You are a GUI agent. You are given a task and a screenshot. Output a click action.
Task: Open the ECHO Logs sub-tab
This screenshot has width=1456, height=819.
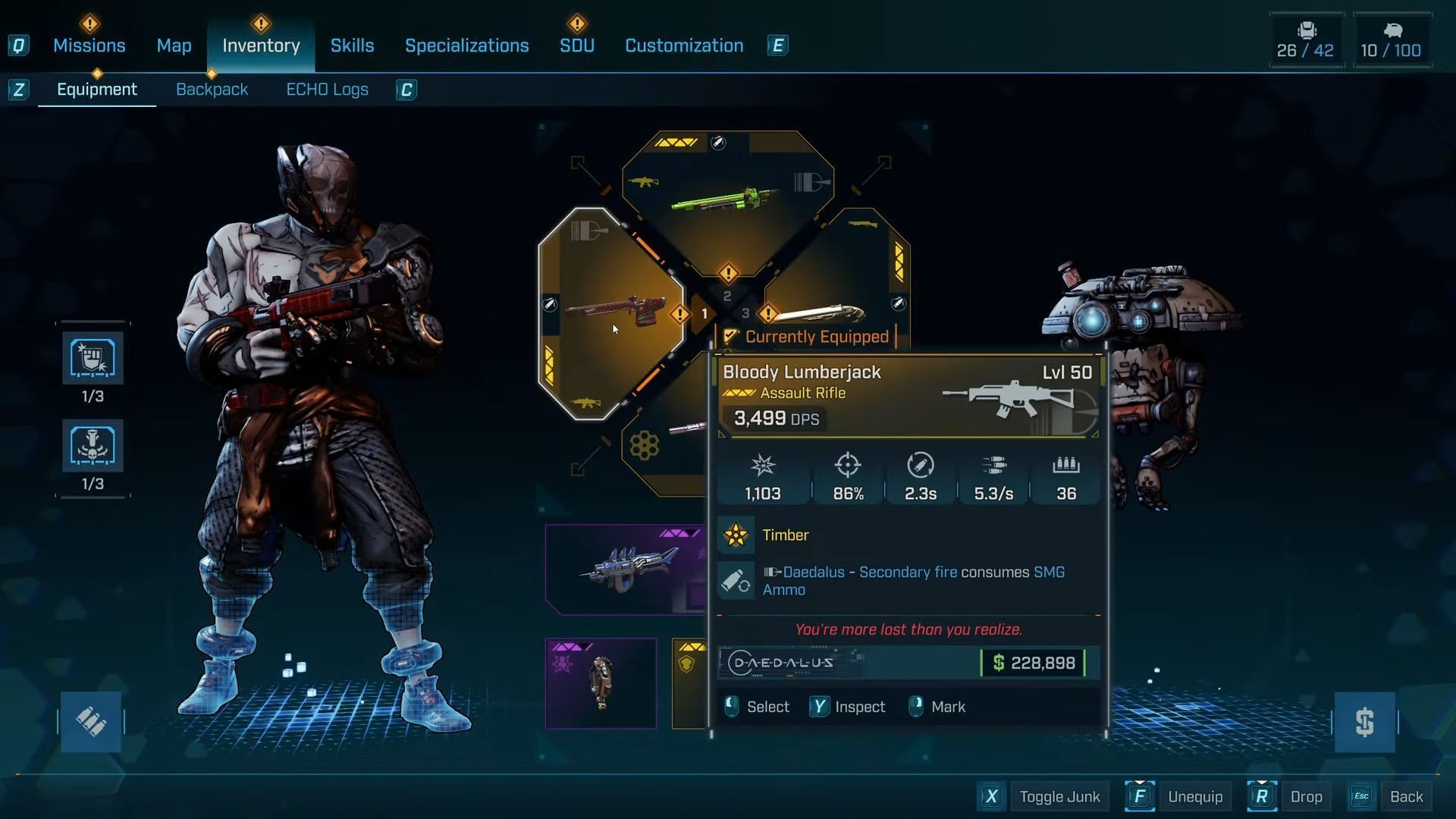point(327,89)
